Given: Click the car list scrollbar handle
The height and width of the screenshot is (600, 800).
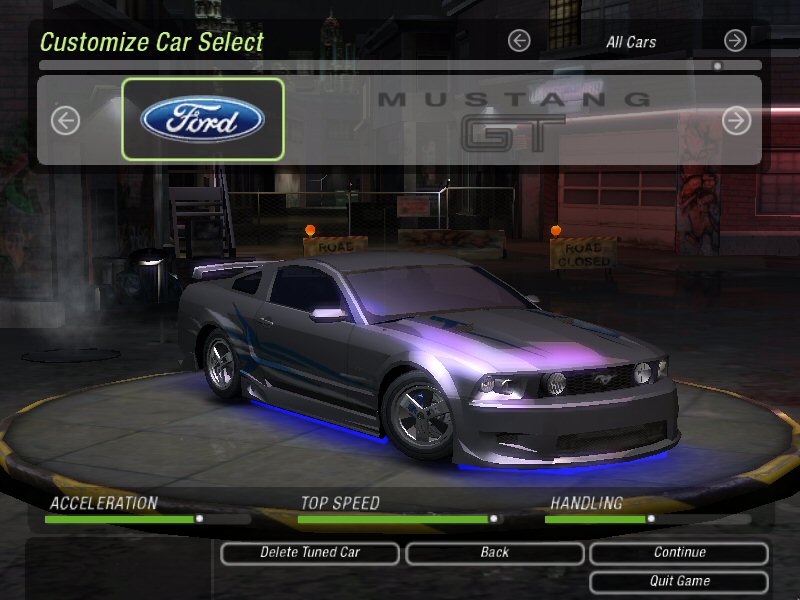Looking at the screenshot, I should tap(717, 66).
